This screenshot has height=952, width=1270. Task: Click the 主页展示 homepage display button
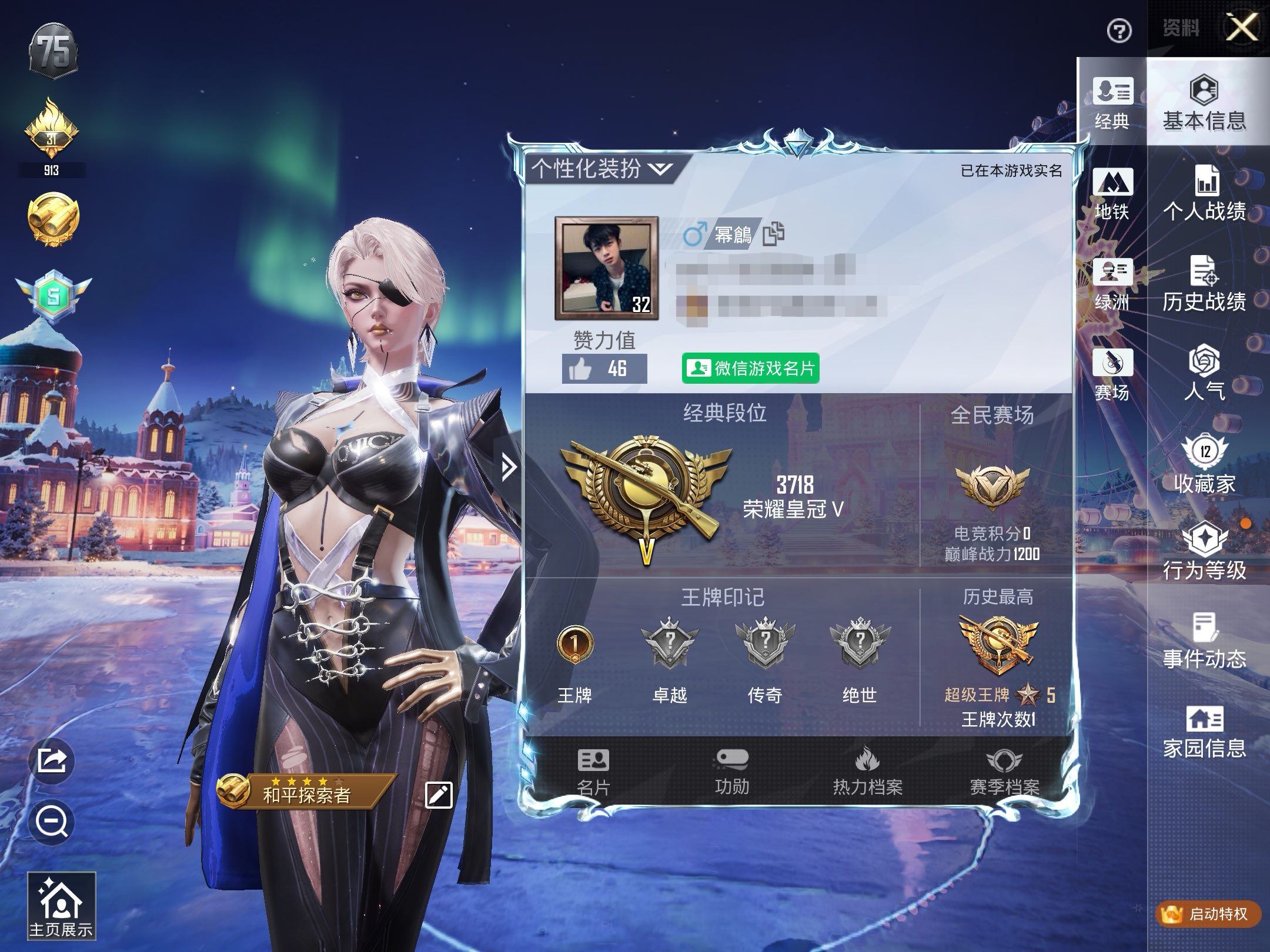[61, 905]
